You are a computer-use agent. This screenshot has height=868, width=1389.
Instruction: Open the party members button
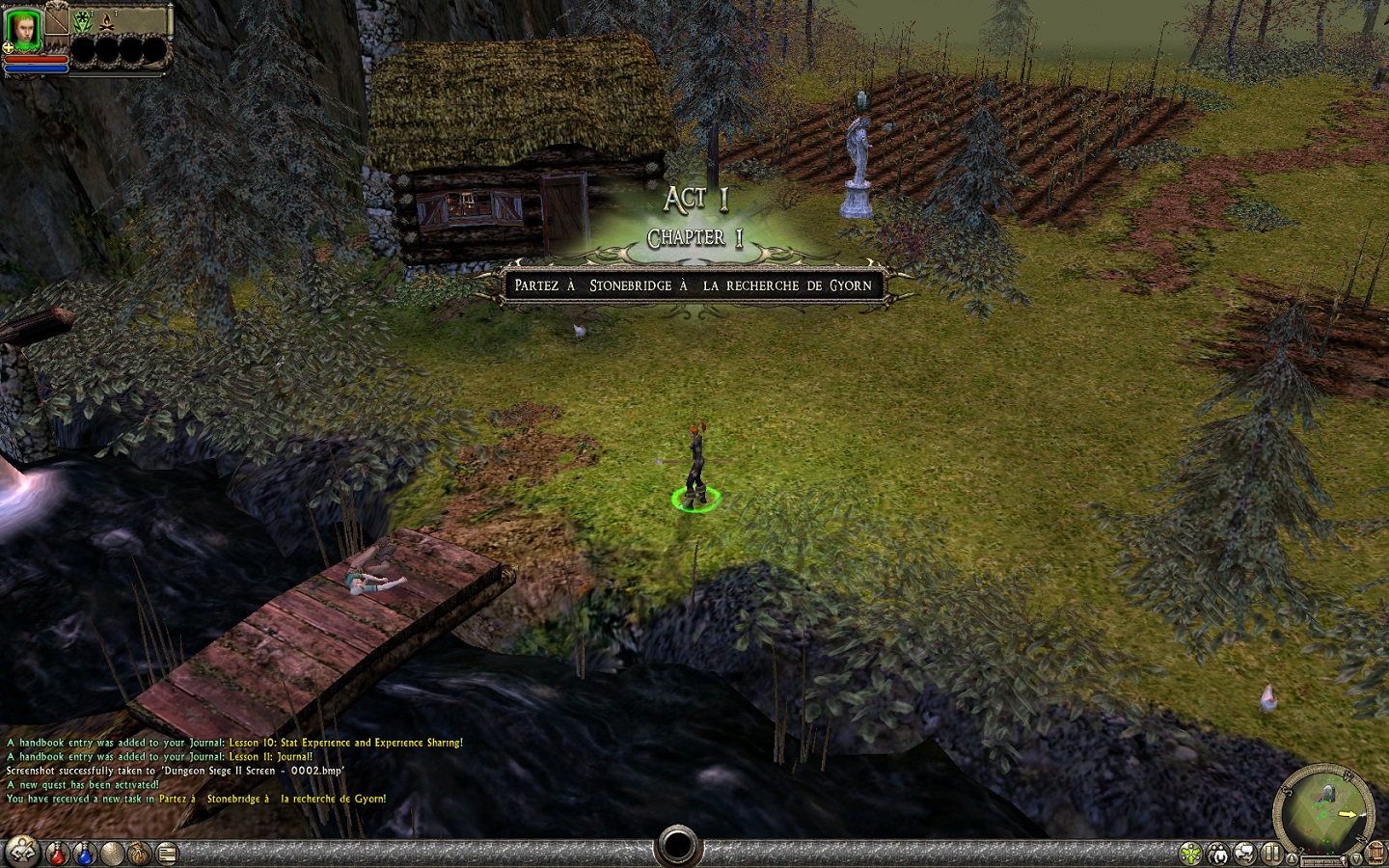pyautogui.click(x=1220, y=853)
